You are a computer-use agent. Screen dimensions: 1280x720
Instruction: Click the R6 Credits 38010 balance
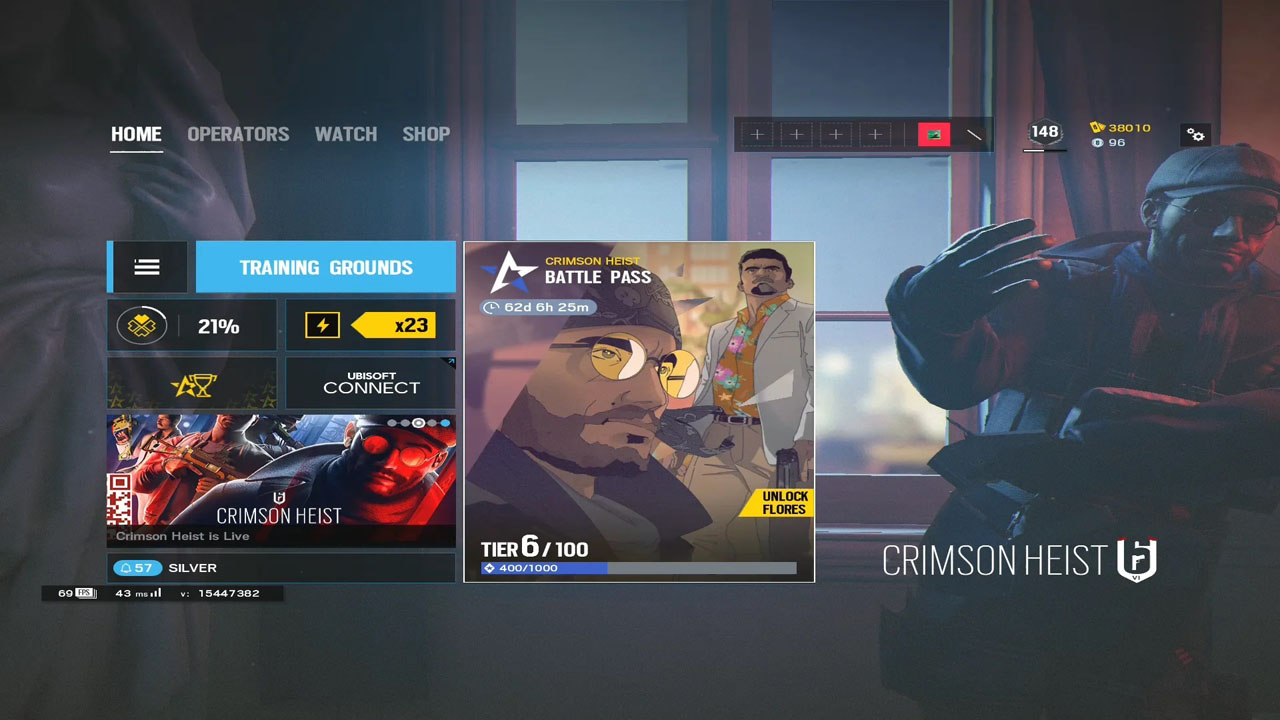click(1121, 127)
